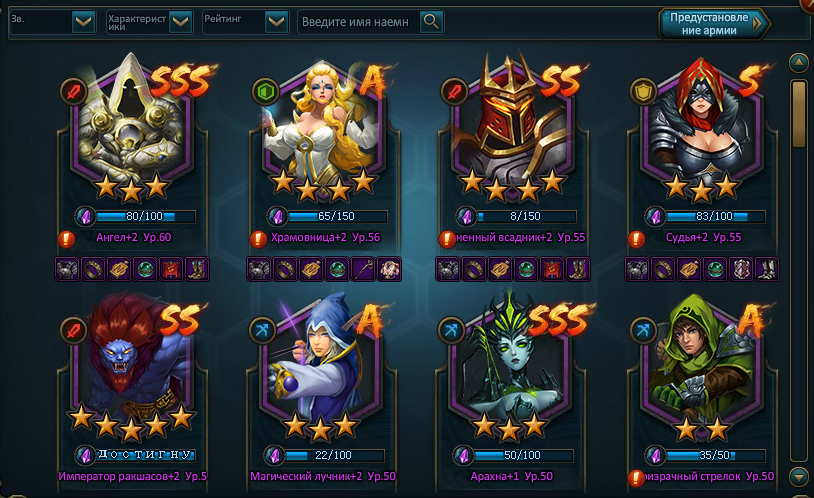Open the star rank filter dropdown
Image resolution: width=814 pixels, height=498 pixels.
pos(84,21)
